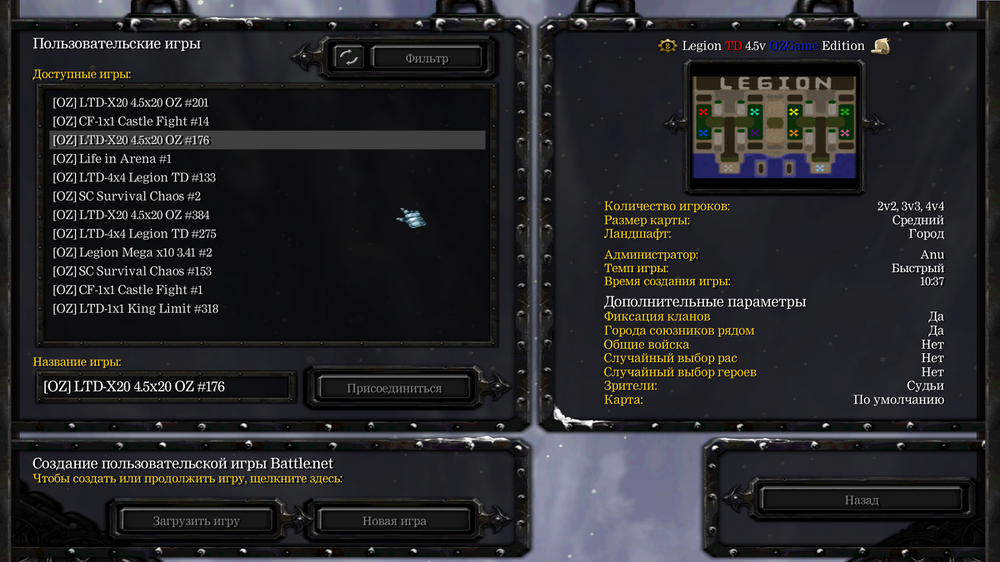
Task: Open Загрузить игру load game
Action: tap(196, 521)
